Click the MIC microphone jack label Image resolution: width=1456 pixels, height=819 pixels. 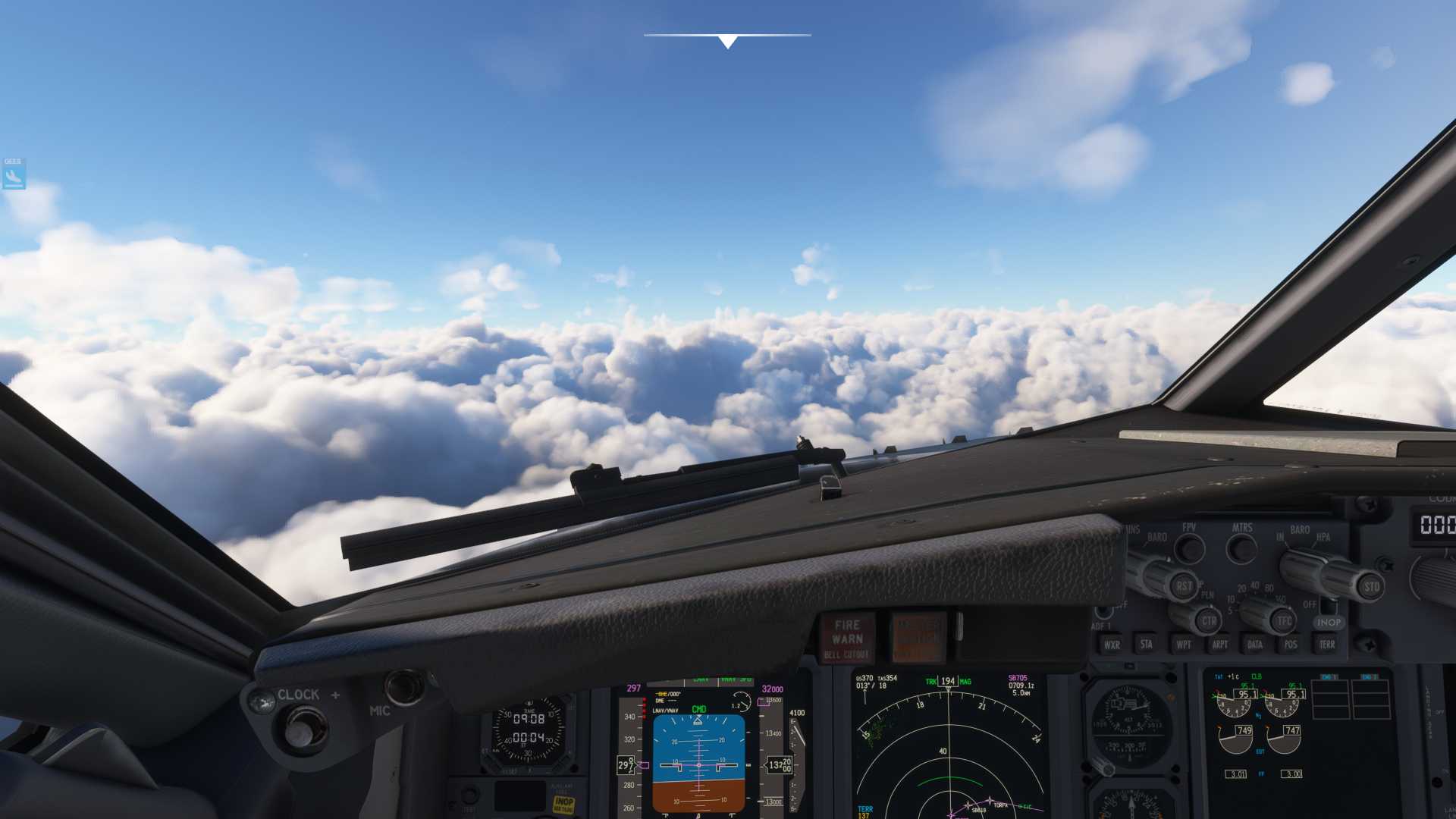coord(379,710)
